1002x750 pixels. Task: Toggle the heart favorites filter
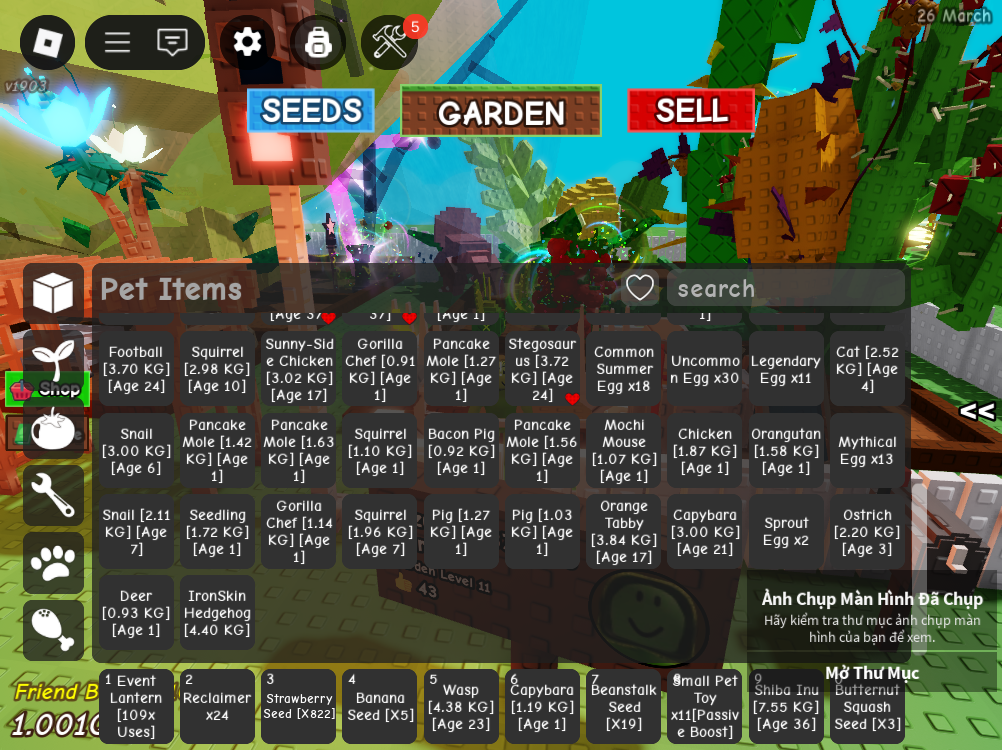(640, 288)
